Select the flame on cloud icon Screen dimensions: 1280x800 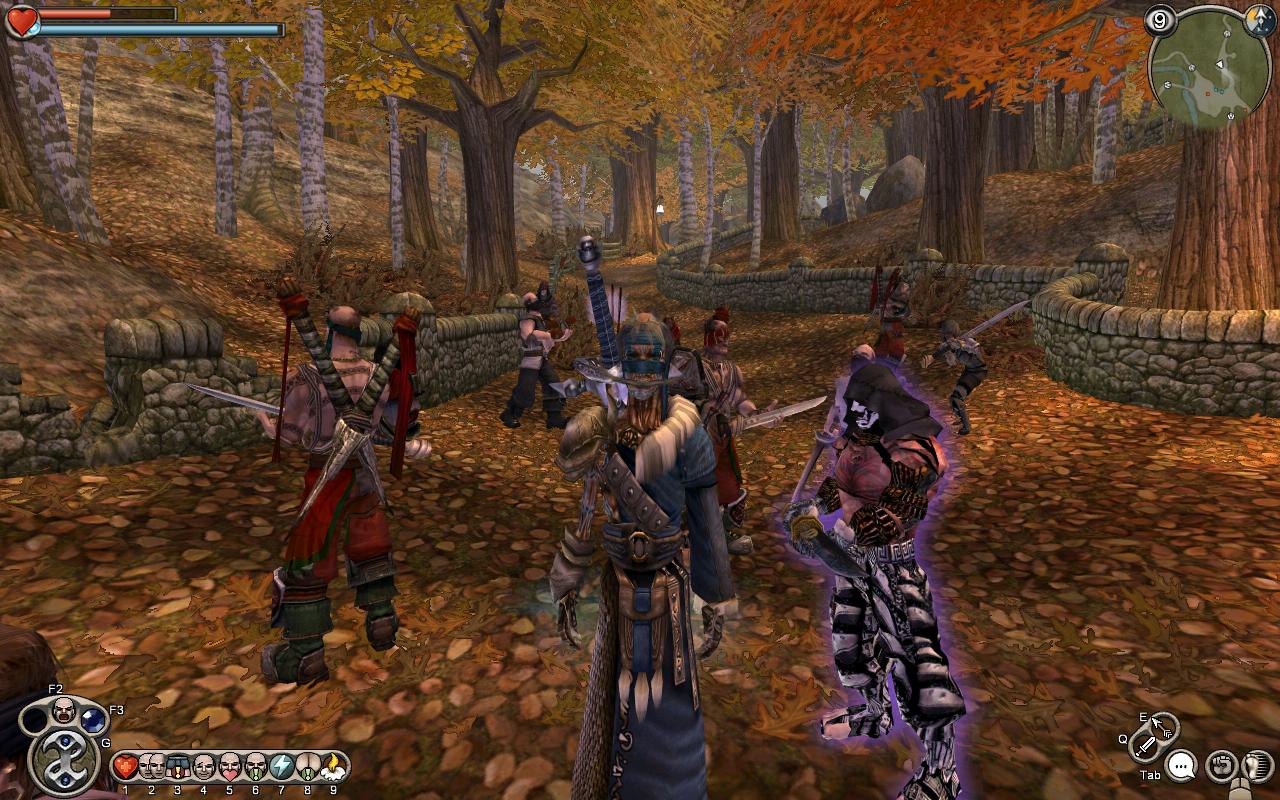tap(333, 767)
